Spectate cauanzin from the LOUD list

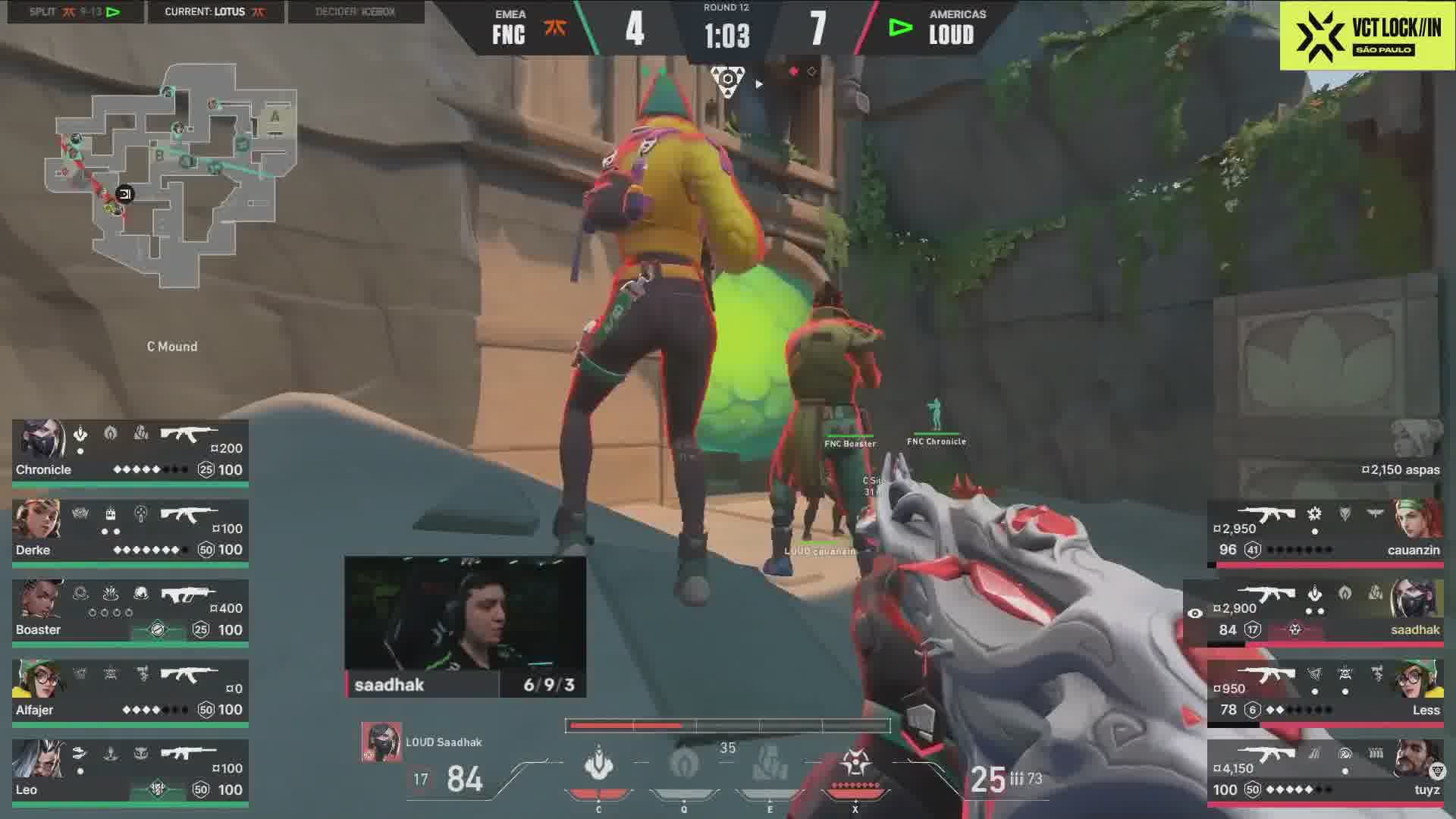pyautogui.click(x=1327, y=532)
